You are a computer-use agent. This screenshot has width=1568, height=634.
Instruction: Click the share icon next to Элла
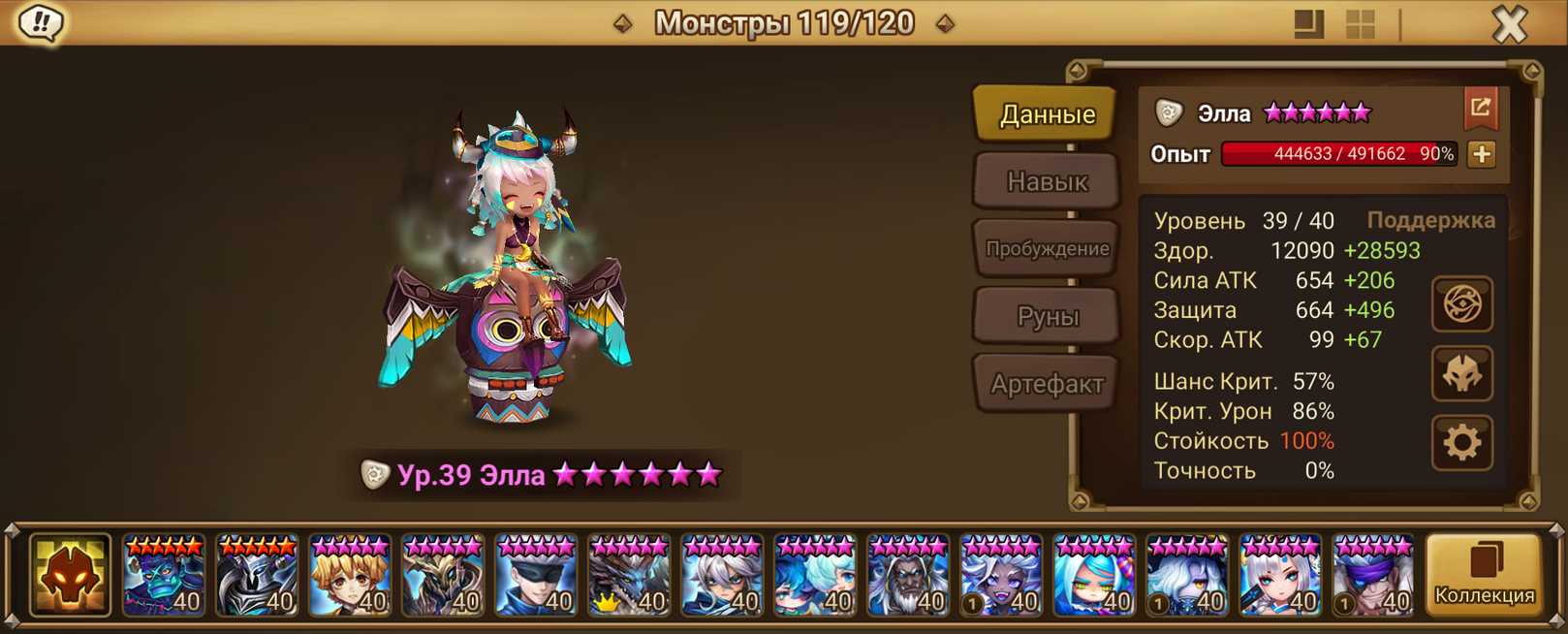click(1480, 108)
